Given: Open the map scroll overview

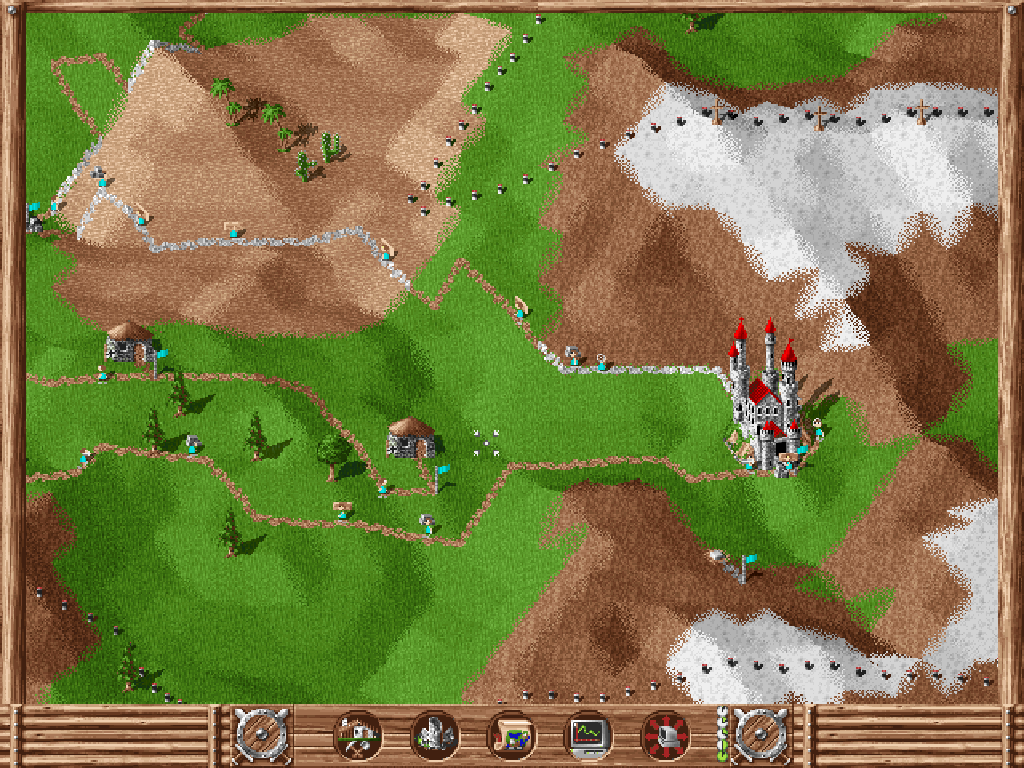Looking at the screenshot, I should click(511, 736).
